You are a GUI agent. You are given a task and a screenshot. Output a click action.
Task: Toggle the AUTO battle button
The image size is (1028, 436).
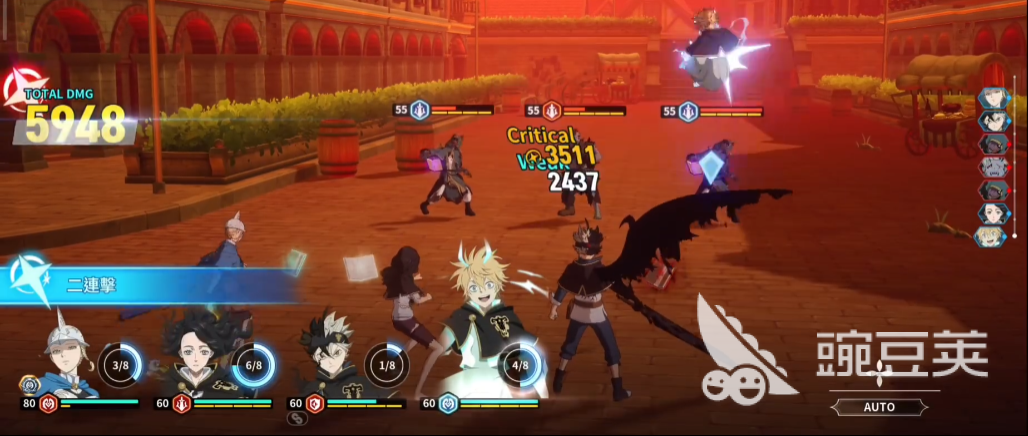(x=879, y=407)
